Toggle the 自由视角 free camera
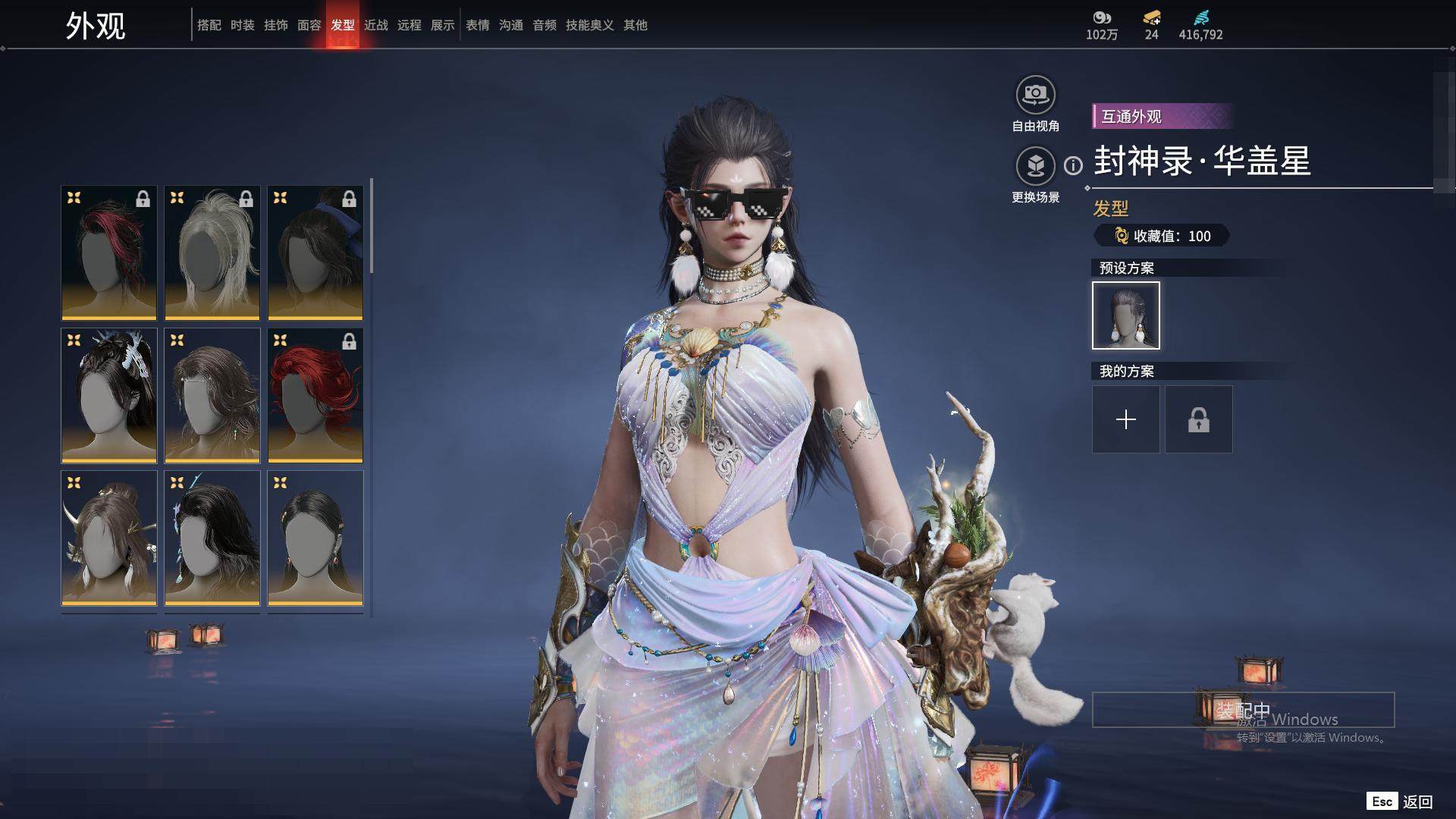Image resolution: width=1456 pixels, height=819 pixels. point(1035,95)
